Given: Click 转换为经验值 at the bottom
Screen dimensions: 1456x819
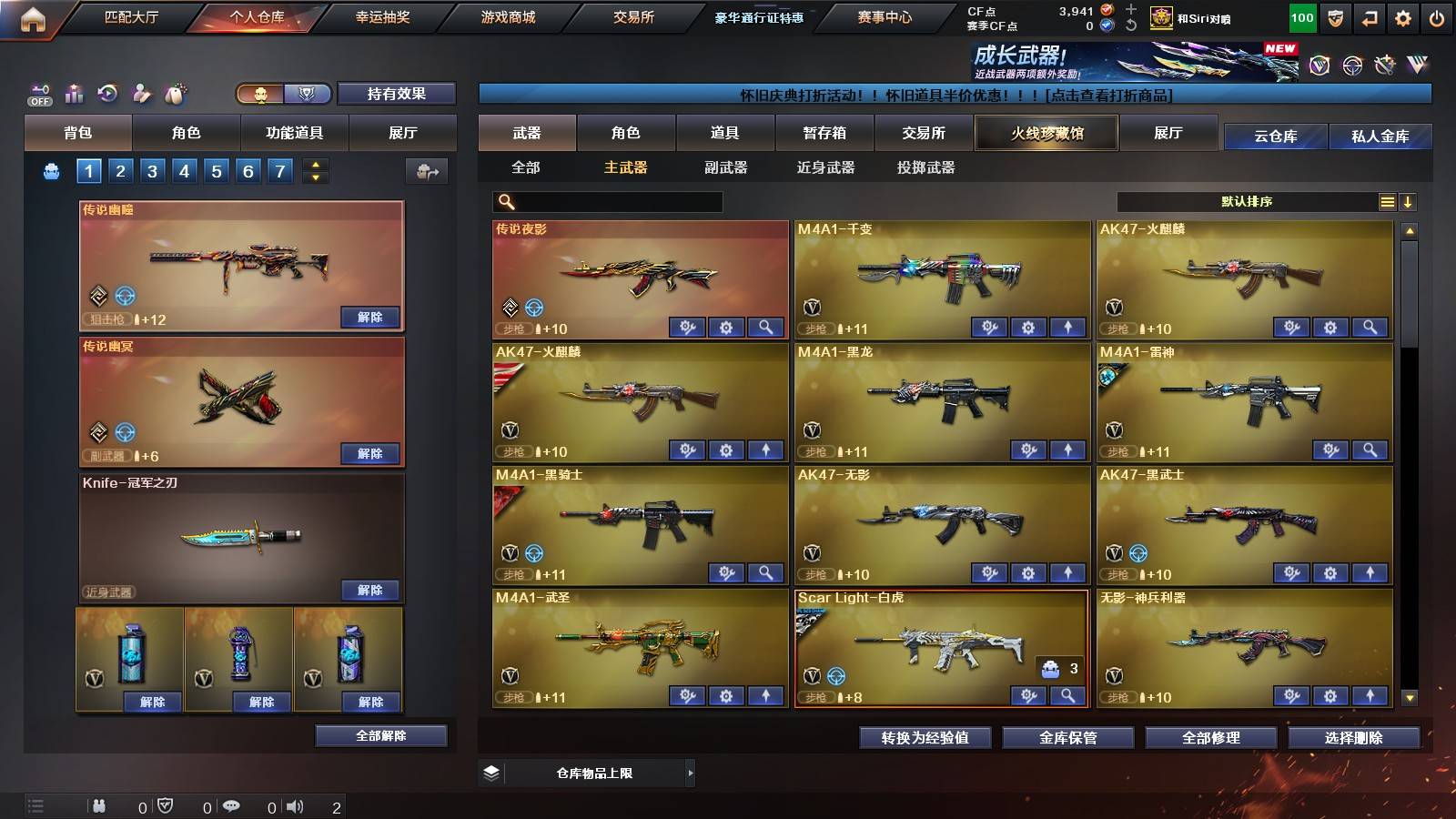Looking at the screenshot, I should [925, 739].
